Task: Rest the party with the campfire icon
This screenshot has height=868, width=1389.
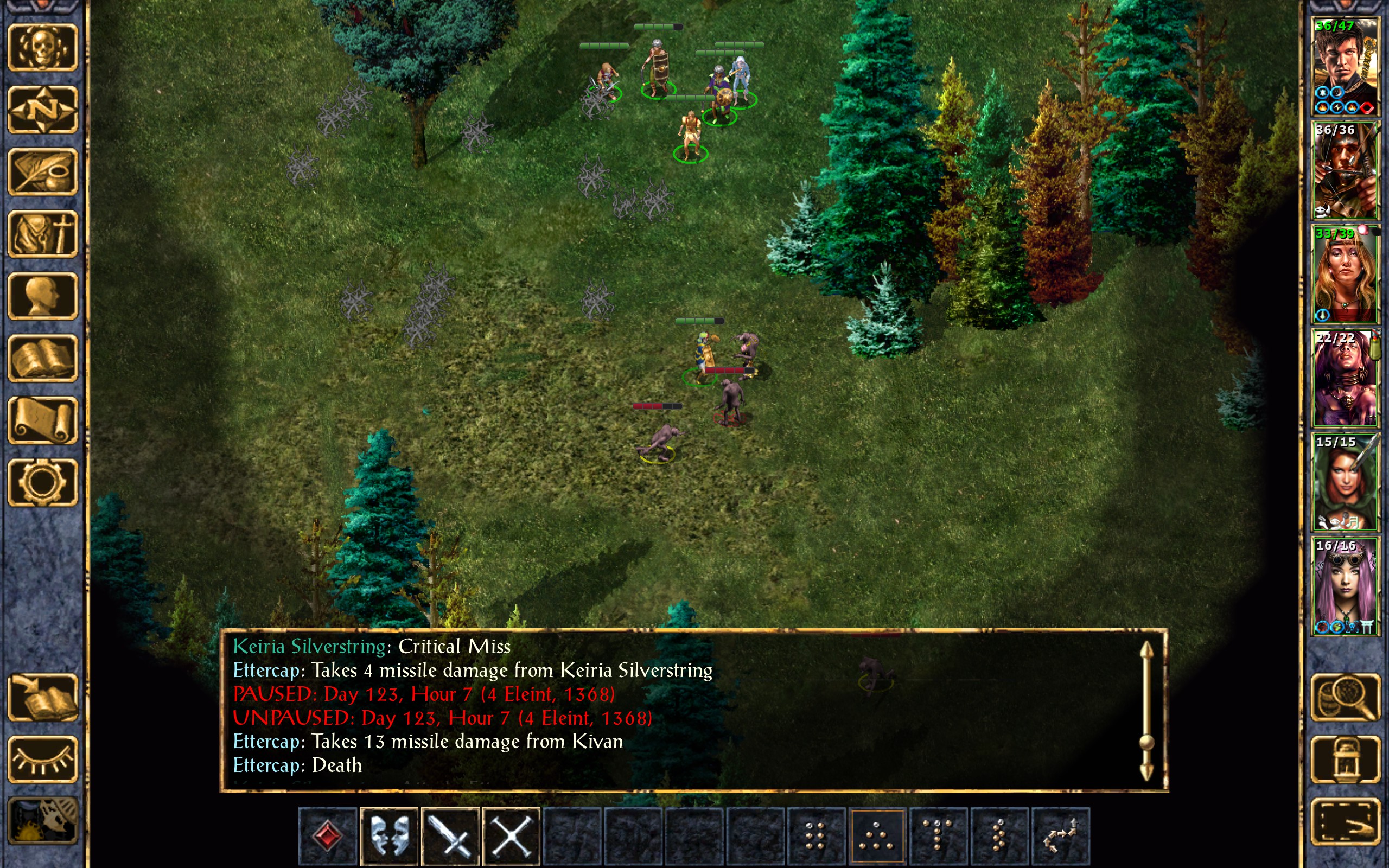Action: 43,821
